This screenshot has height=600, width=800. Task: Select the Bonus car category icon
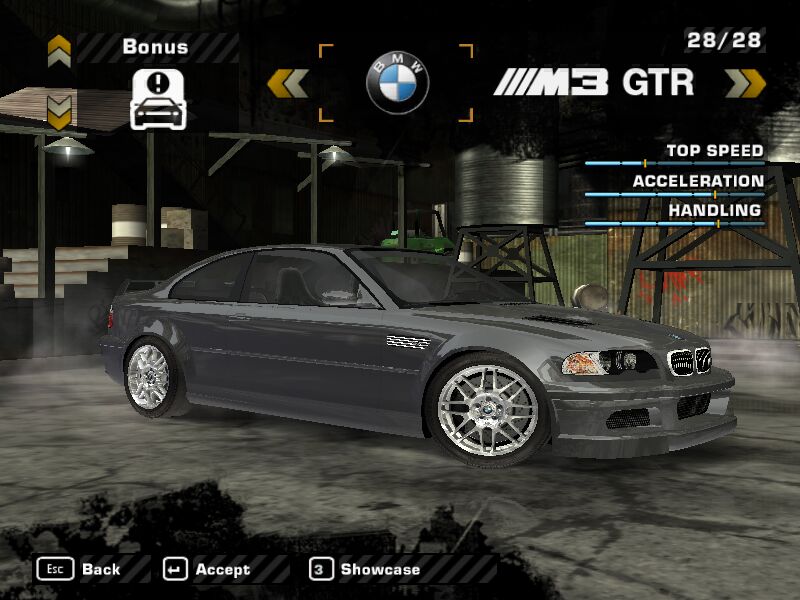click(x=158, y=99)
